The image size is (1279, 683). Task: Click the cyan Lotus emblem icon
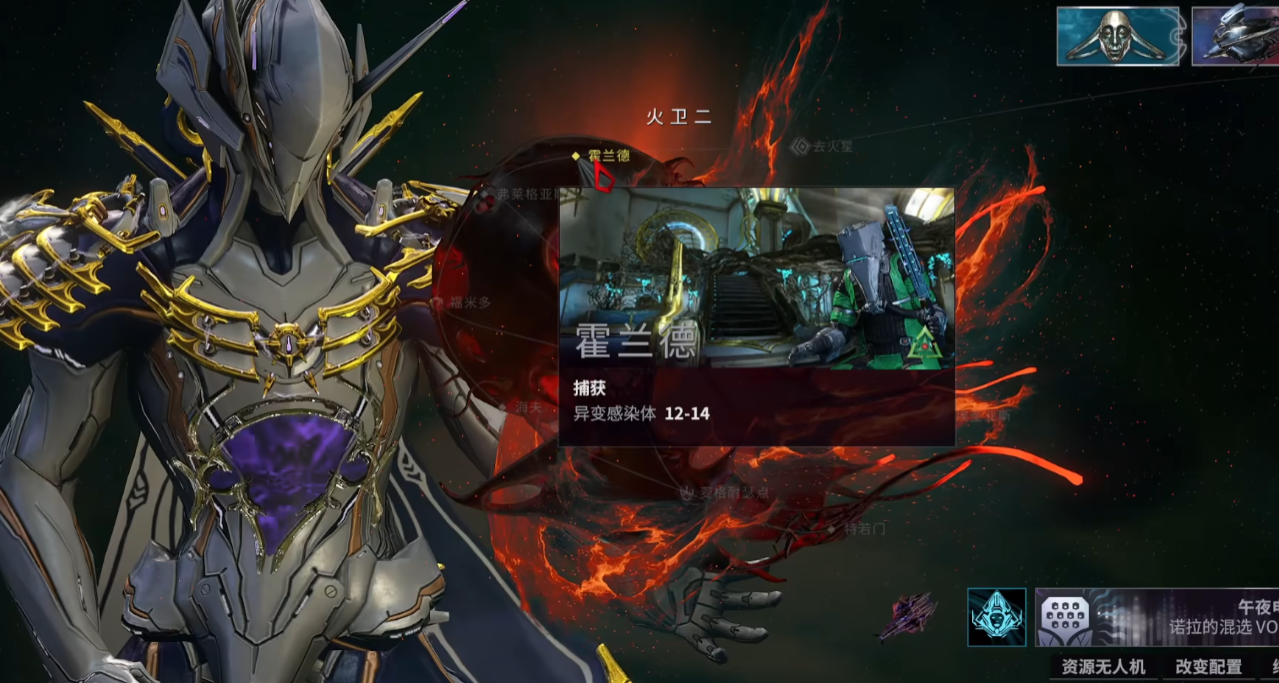996,617
